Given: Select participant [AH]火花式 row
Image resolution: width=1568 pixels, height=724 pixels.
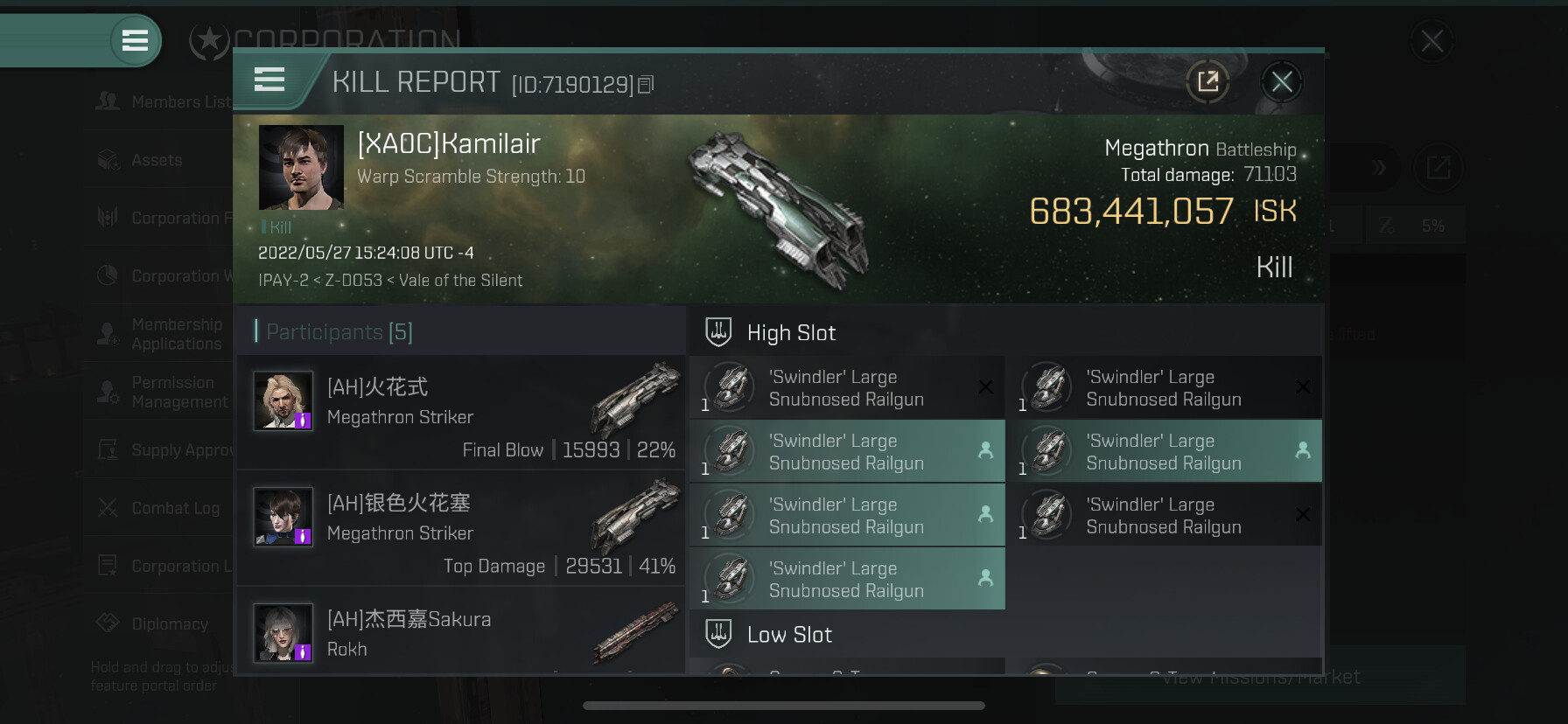Looking at the screenshot, I should click(x=461, y=412).
